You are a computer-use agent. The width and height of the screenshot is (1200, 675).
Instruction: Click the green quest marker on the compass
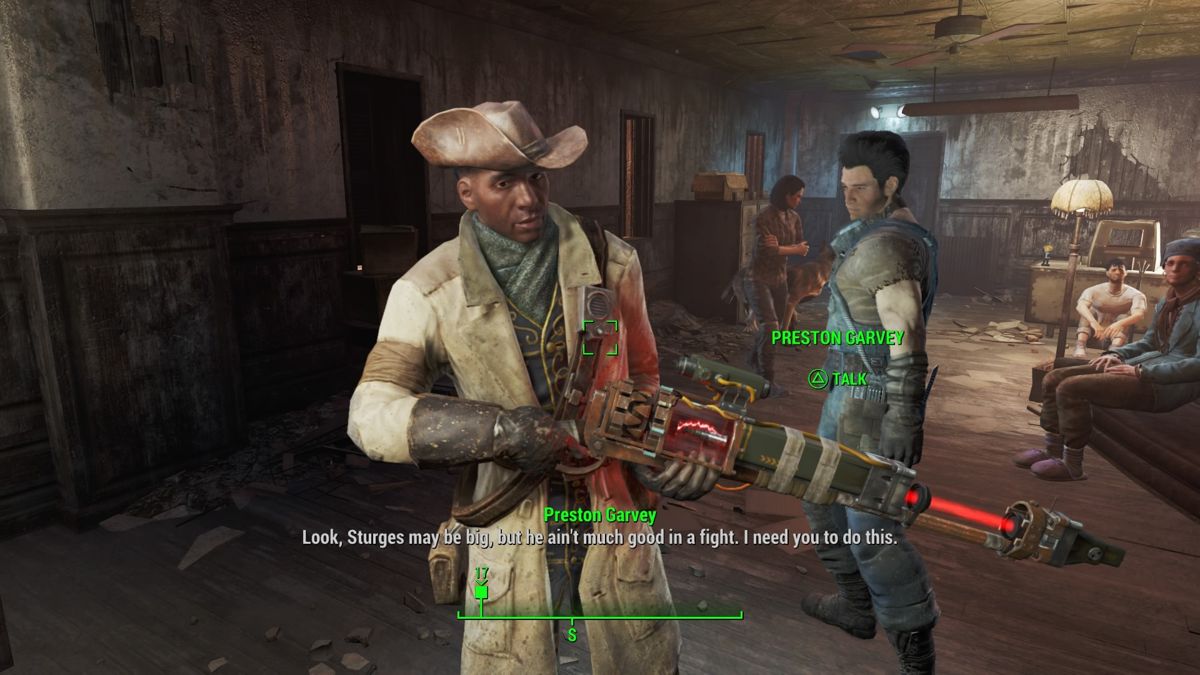click(481, 592)
